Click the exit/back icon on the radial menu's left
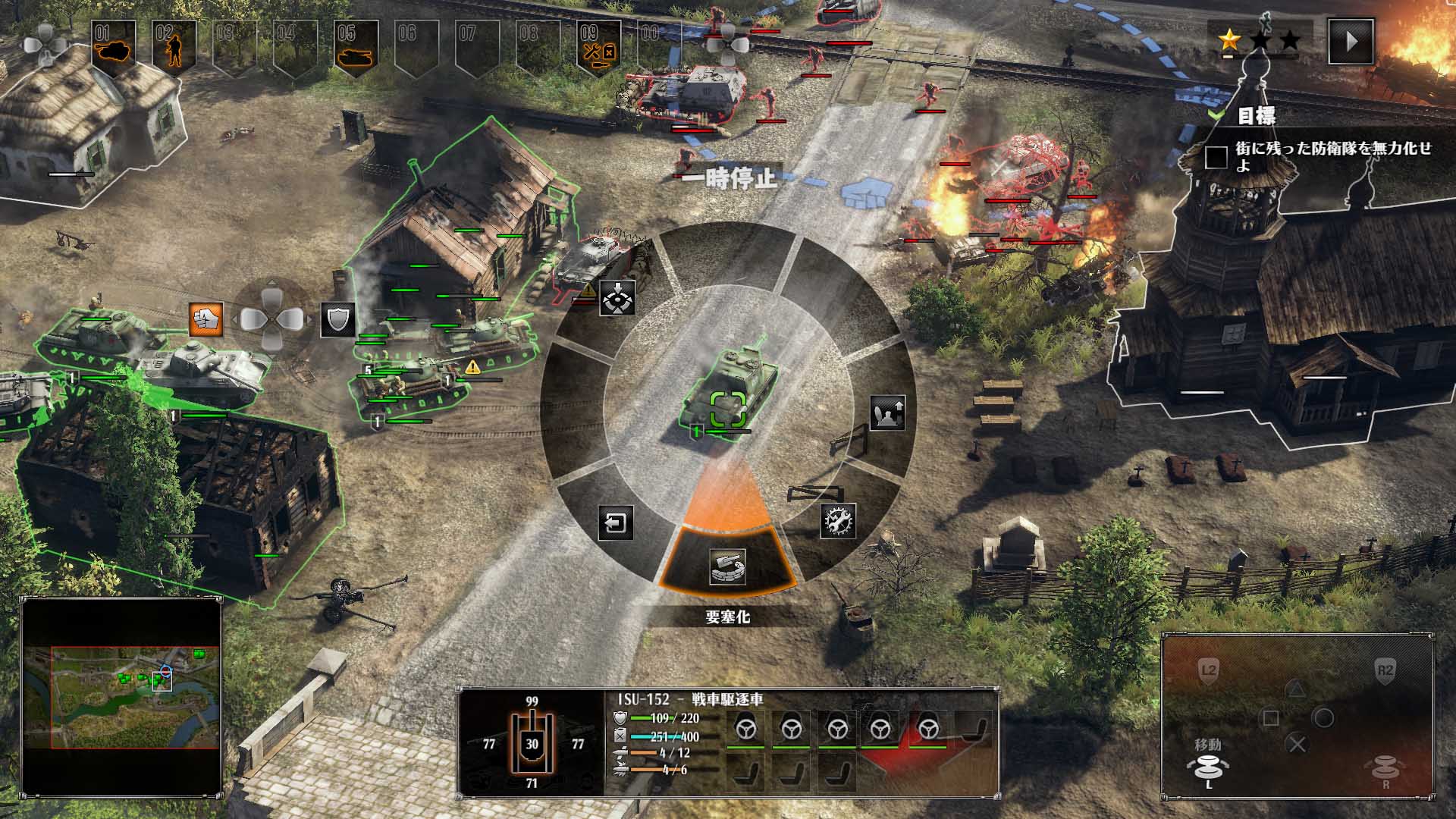 click(x=616, y=524)
